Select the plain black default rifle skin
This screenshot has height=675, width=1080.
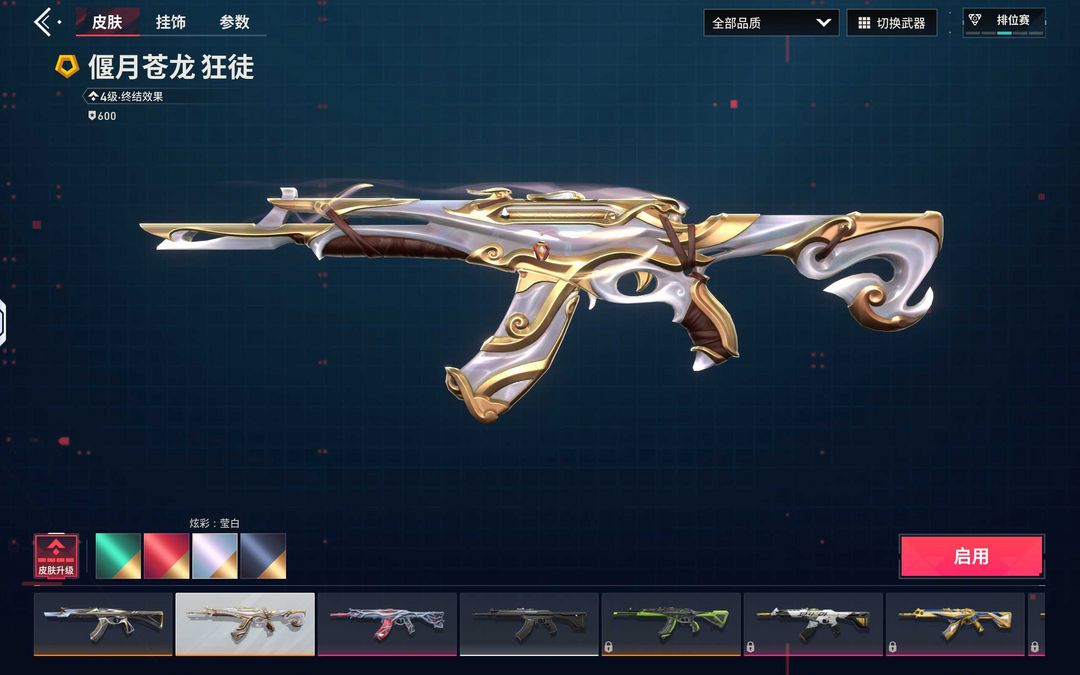pyautogui.click(x=529, y=624)
